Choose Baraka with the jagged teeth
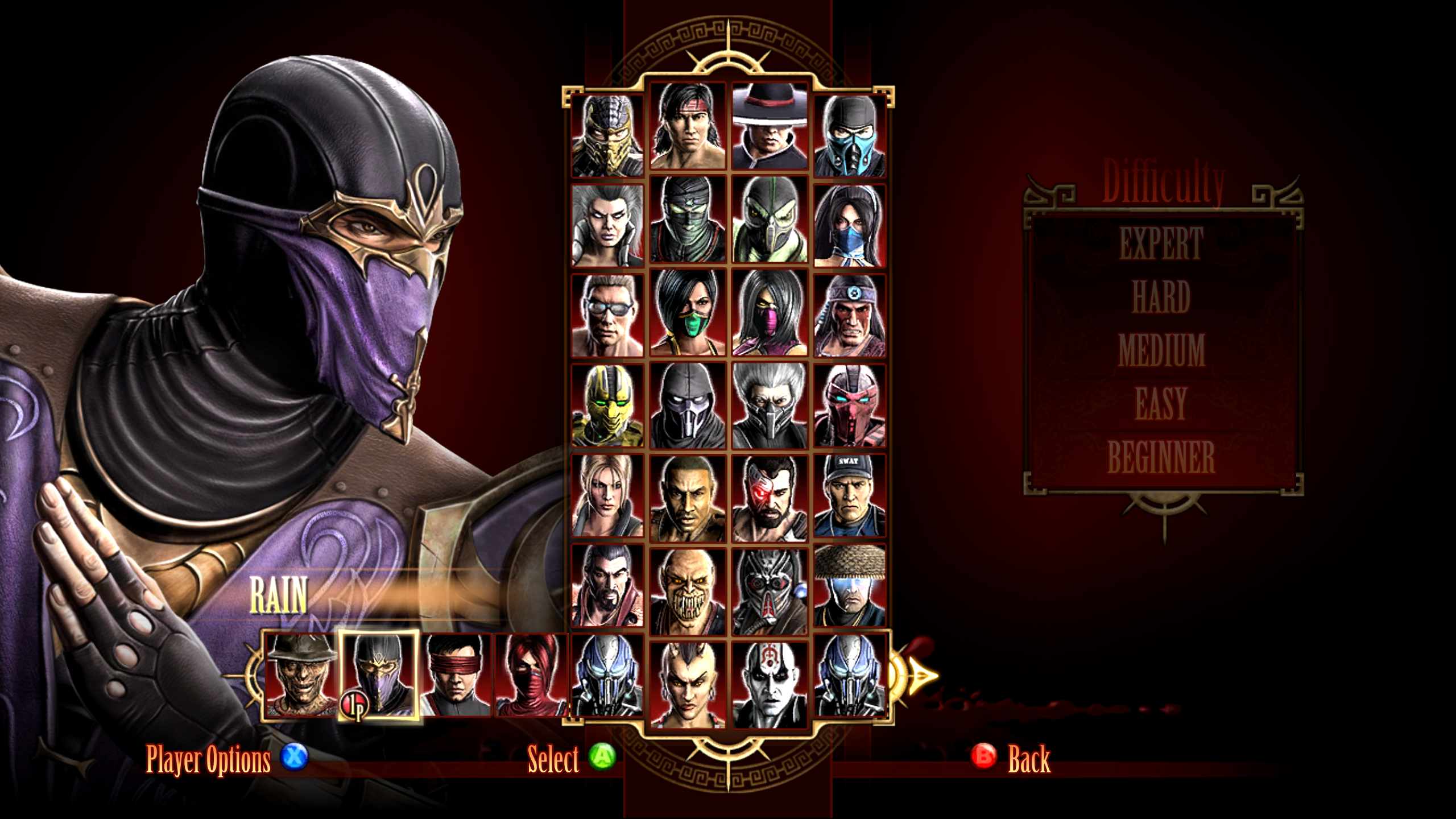The width and height of the screenshot is (1456, 819). (688, 591)
